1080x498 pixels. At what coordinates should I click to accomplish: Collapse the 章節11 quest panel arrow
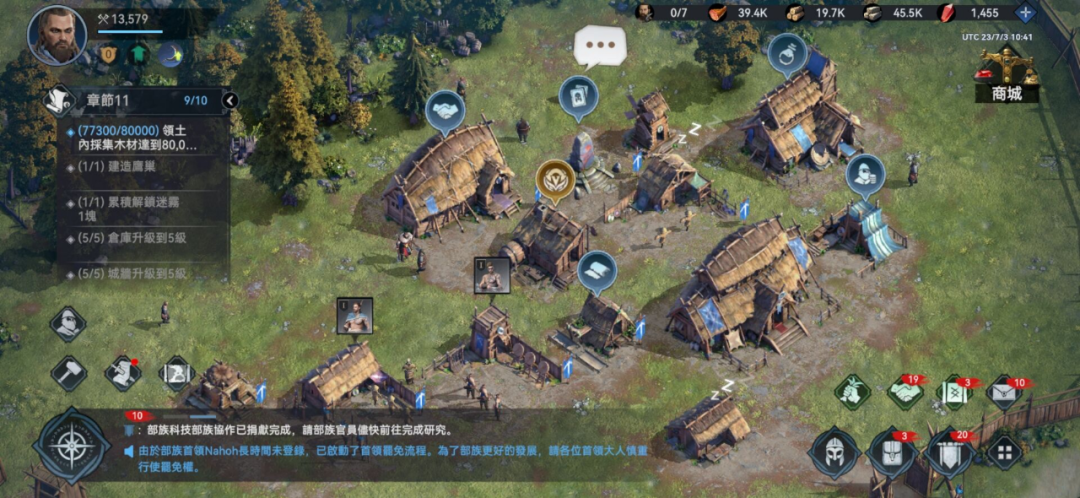[230, 100]
